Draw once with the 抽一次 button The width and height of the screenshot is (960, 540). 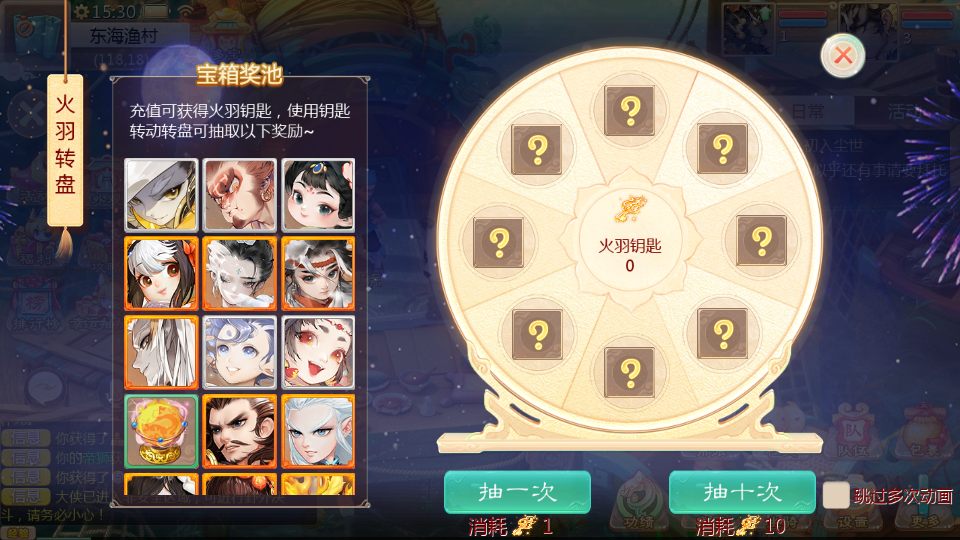click(x=517, y=492)
